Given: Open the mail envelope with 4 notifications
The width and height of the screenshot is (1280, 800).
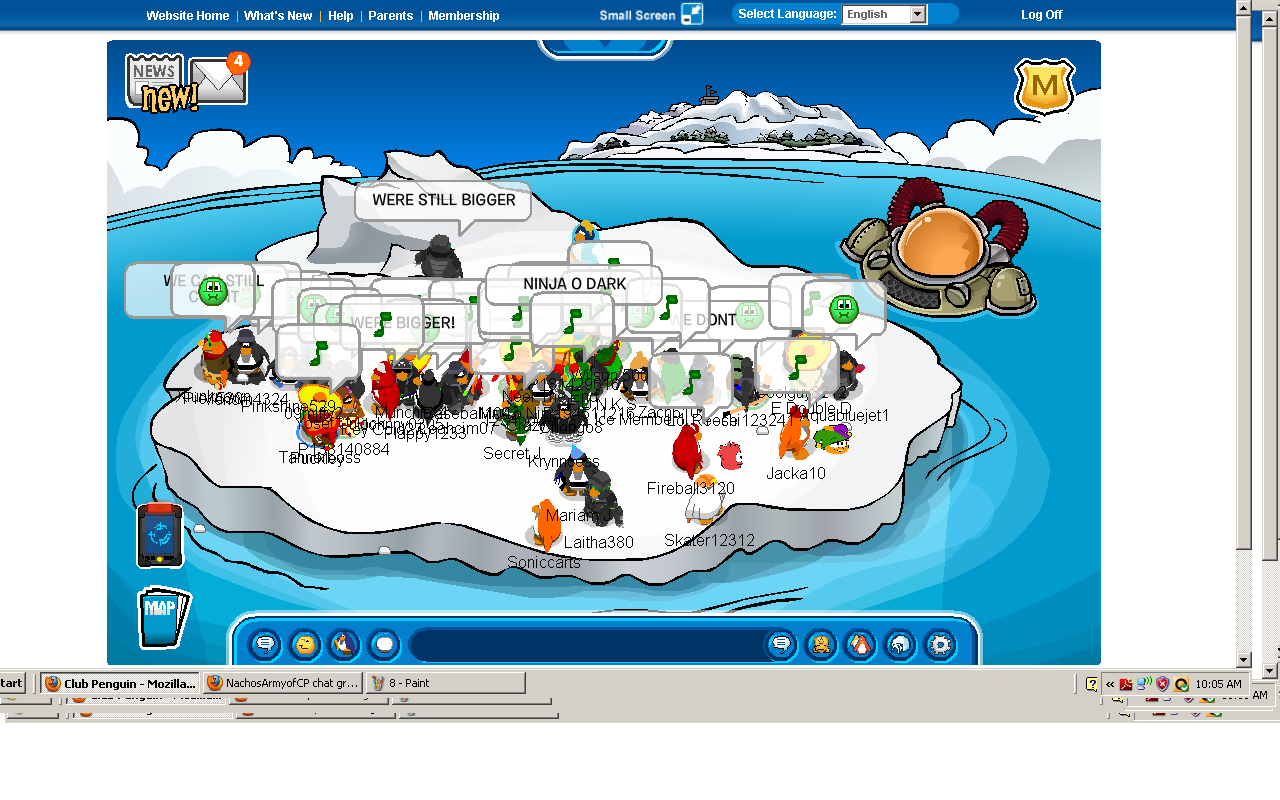Looking at the screenshot, I should [218, 81].
